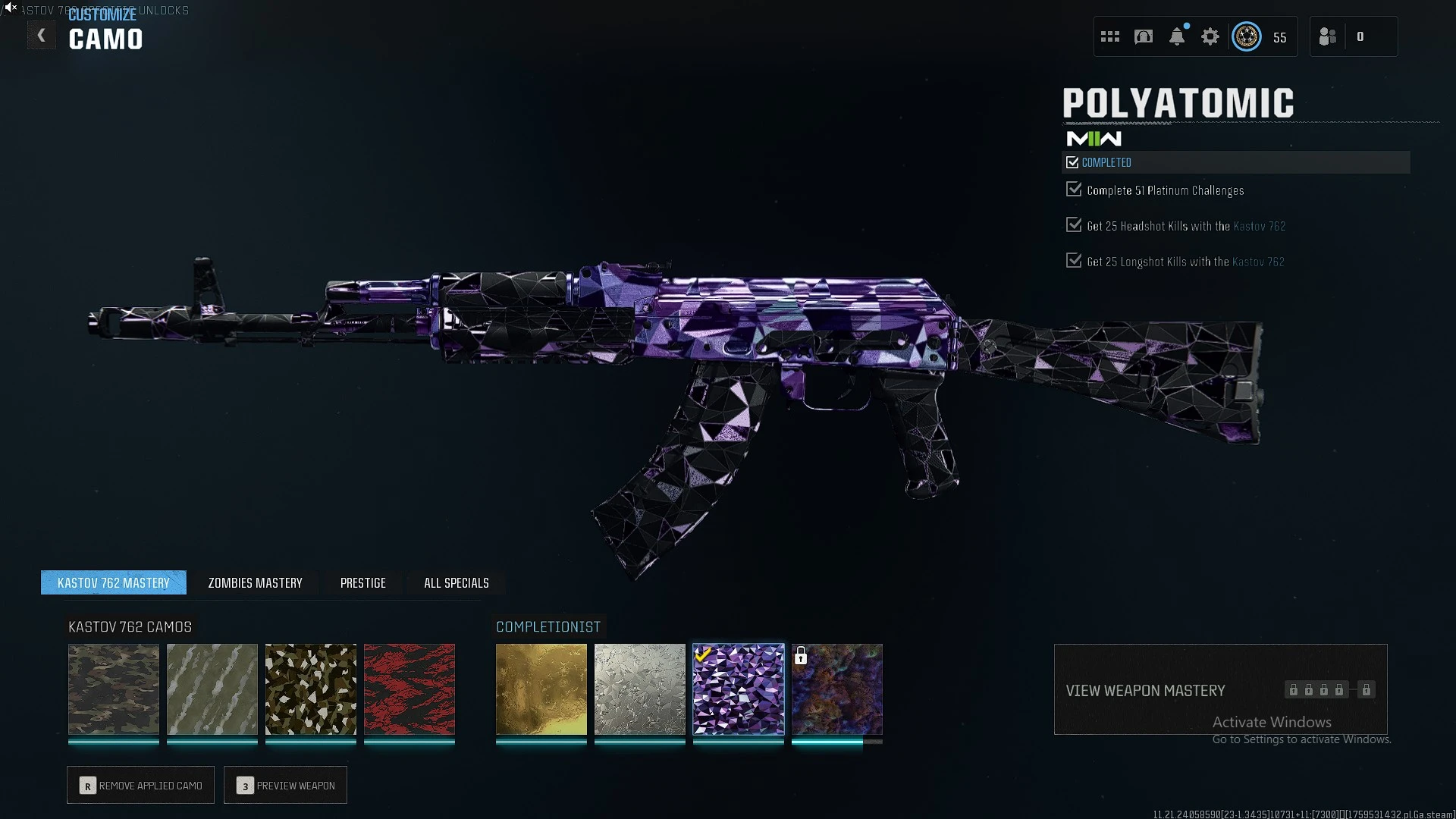
Task: Remove the applied camo
Action: pos(141,786)
